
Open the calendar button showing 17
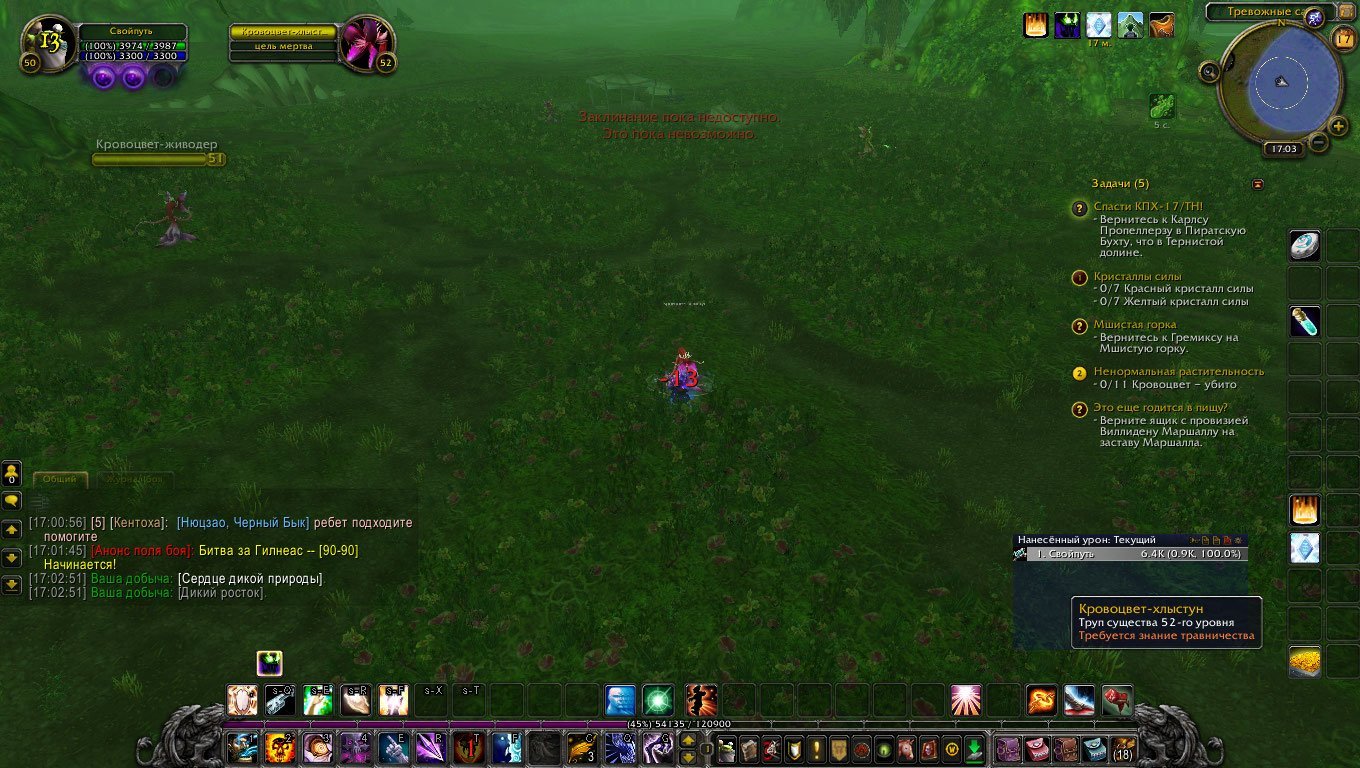1345,38
